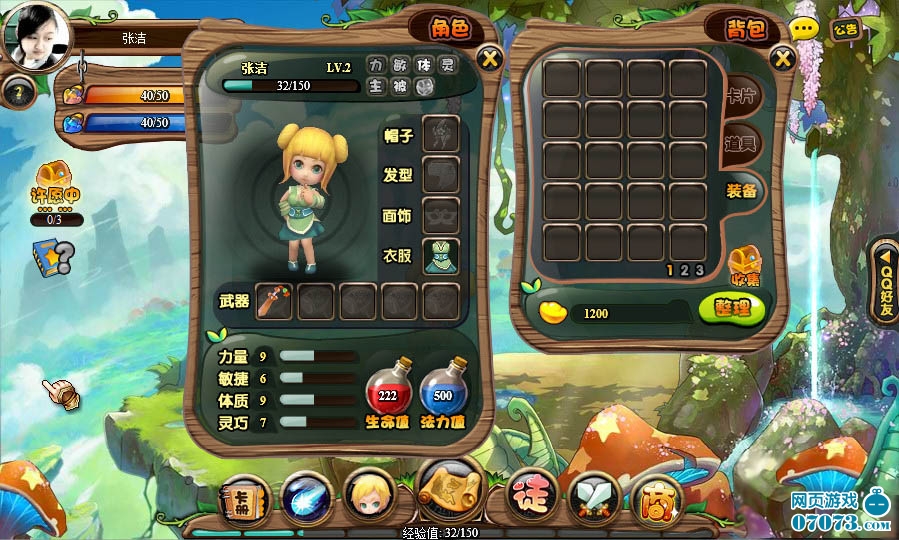Open the 公告 announcements

845,29
